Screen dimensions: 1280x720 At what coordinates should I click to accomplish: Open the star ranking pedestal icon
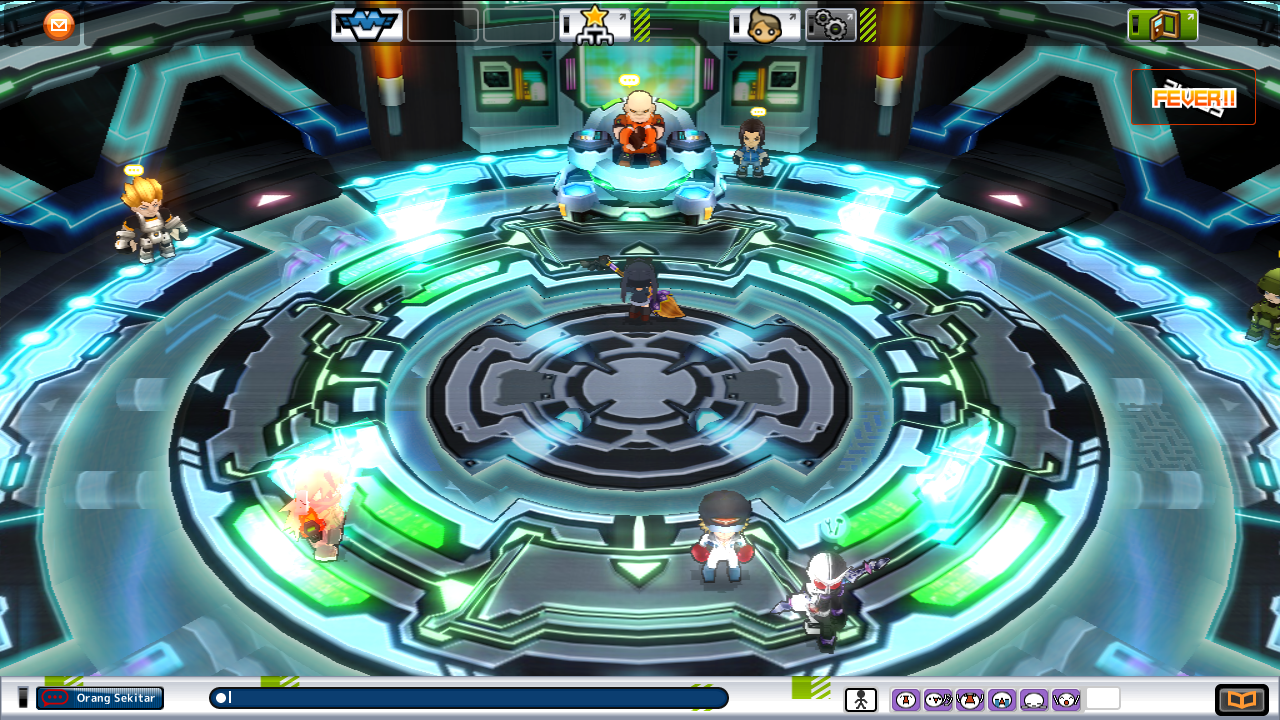[594, 27]
